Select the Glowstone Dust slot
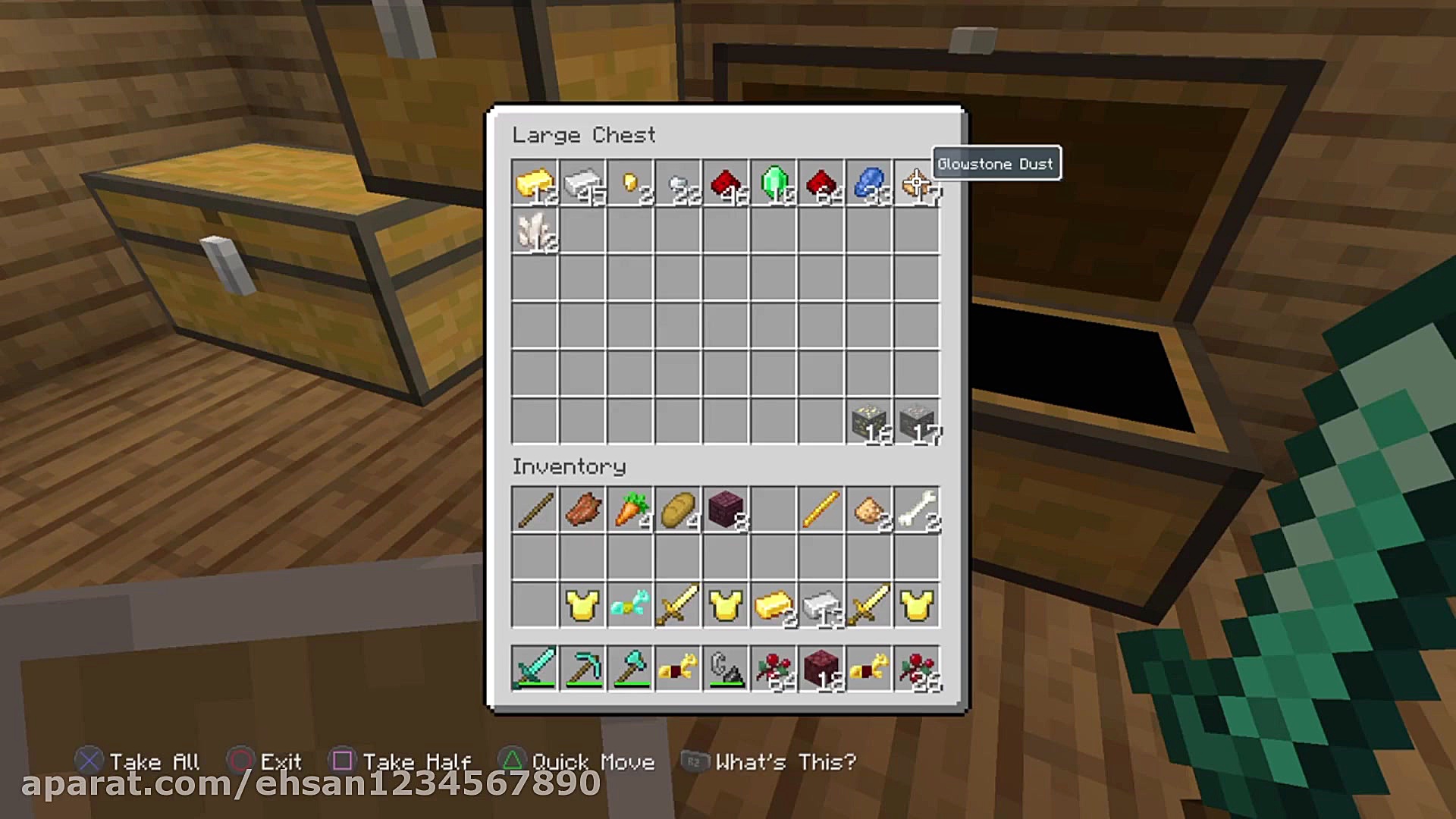This screenshot has width=1456, height=819. (916, 184)
